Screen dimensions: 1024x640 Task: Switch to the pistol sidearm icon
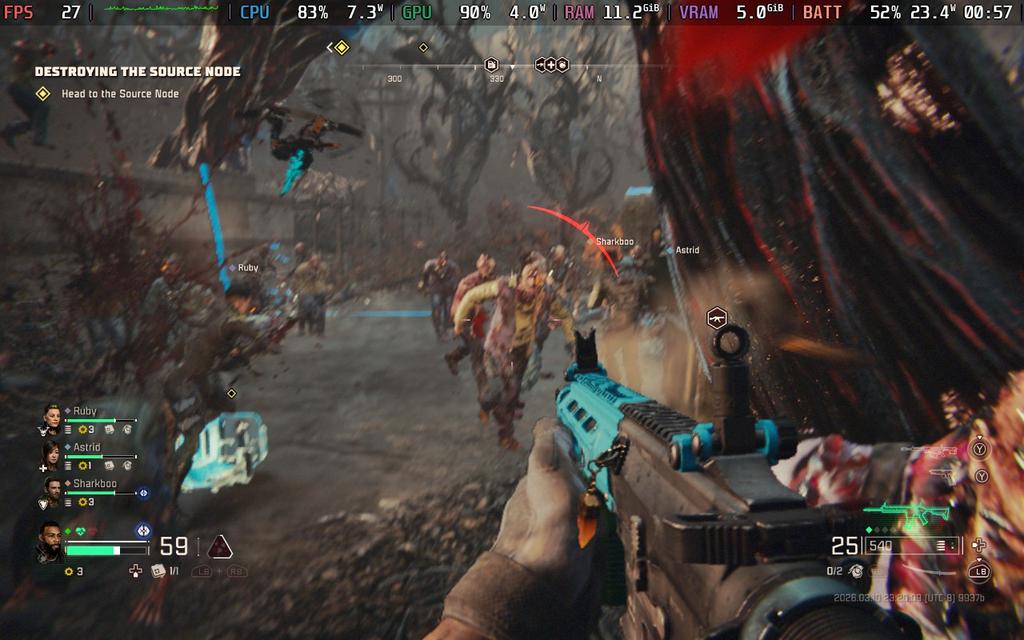point(941,473)
